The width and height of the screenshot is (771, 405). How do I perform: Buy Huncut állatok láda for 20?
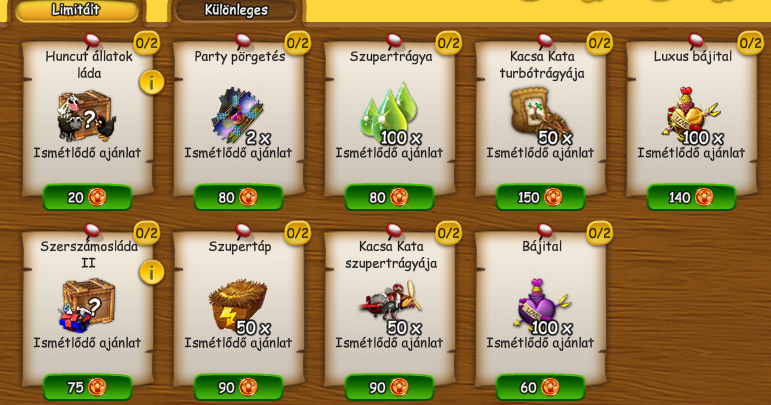(x=87, y=197)
